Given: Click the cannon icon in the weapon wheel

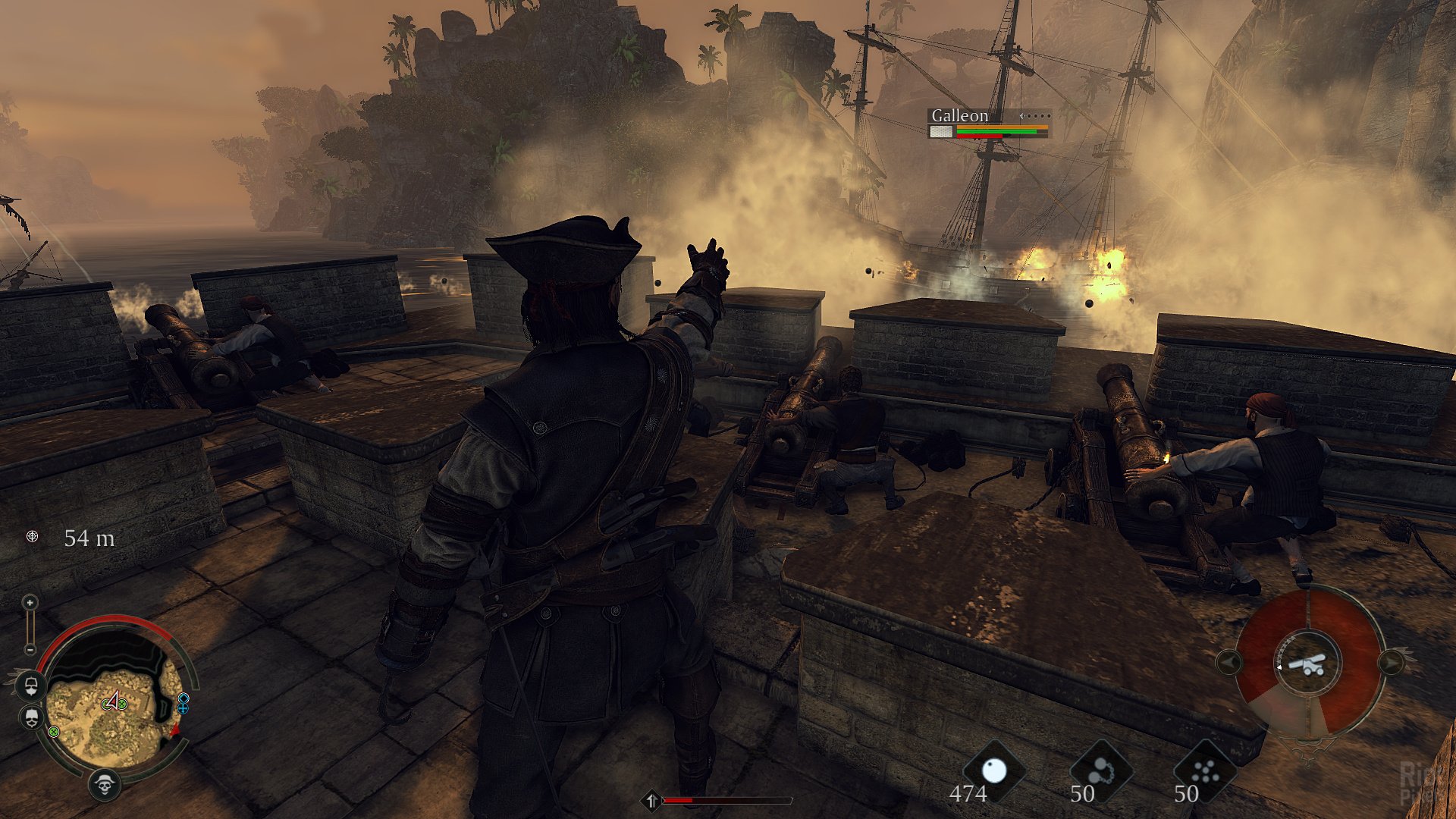Looking at the screenshot, I should (x=1307, y=664).
